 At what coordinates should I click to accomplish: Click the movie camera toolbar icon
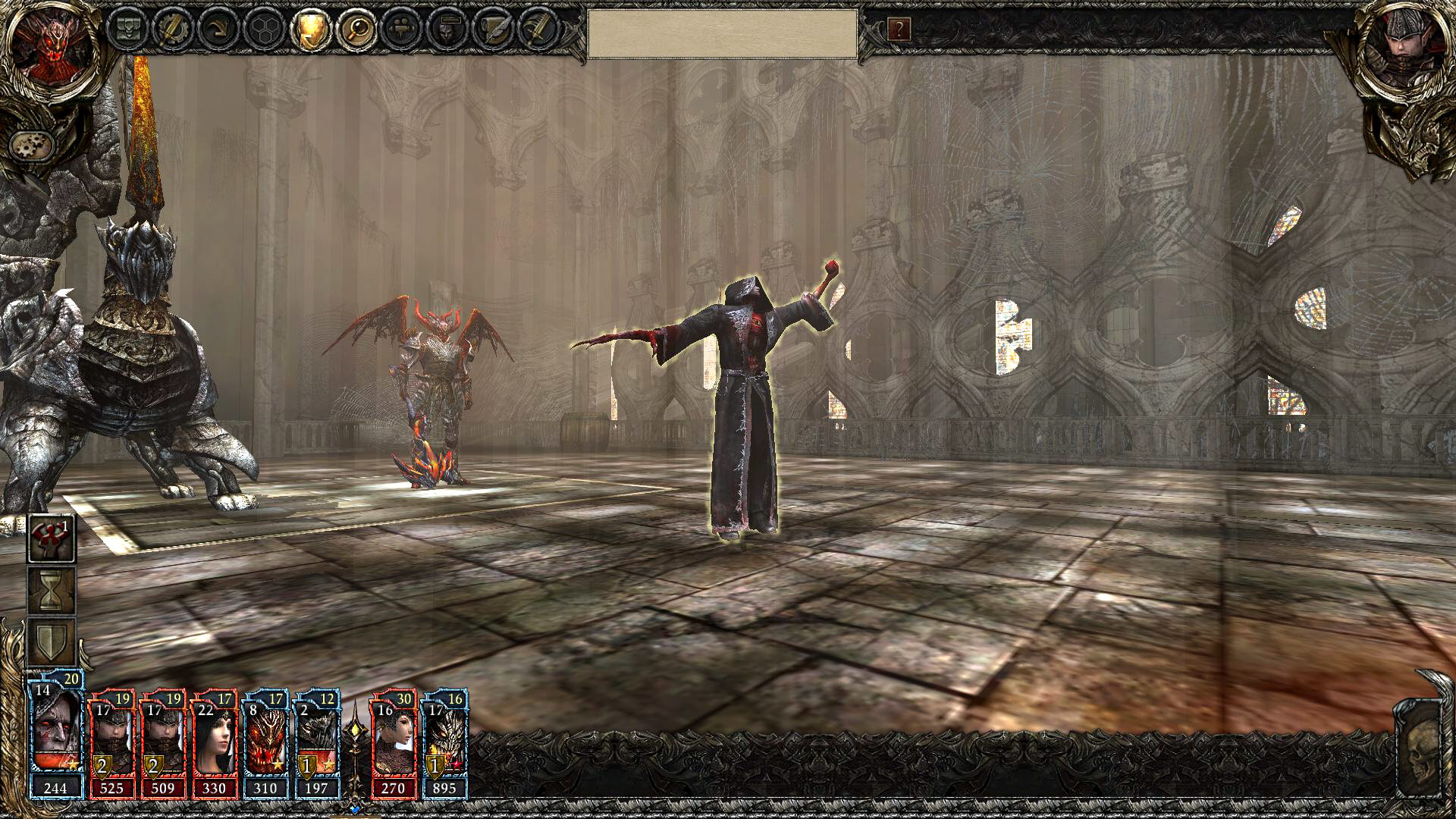(x=403, y=30)
